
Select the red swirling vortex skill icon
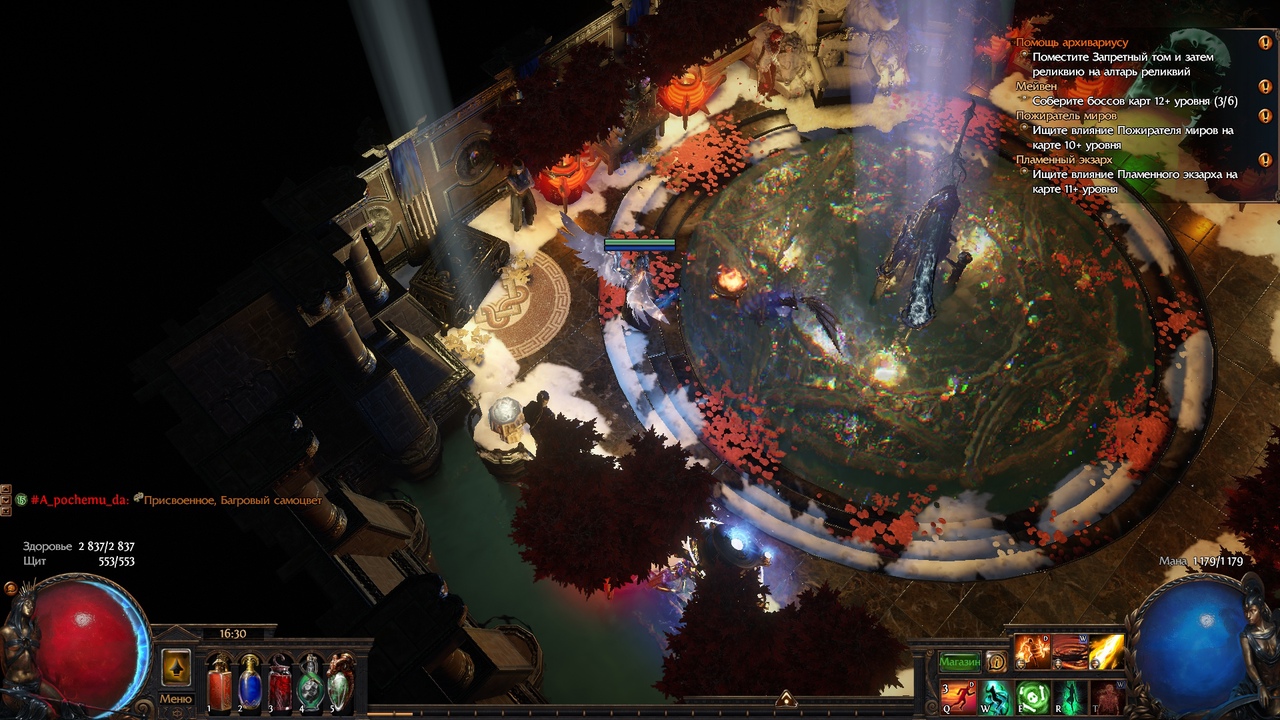click(x=1069, y=652)
